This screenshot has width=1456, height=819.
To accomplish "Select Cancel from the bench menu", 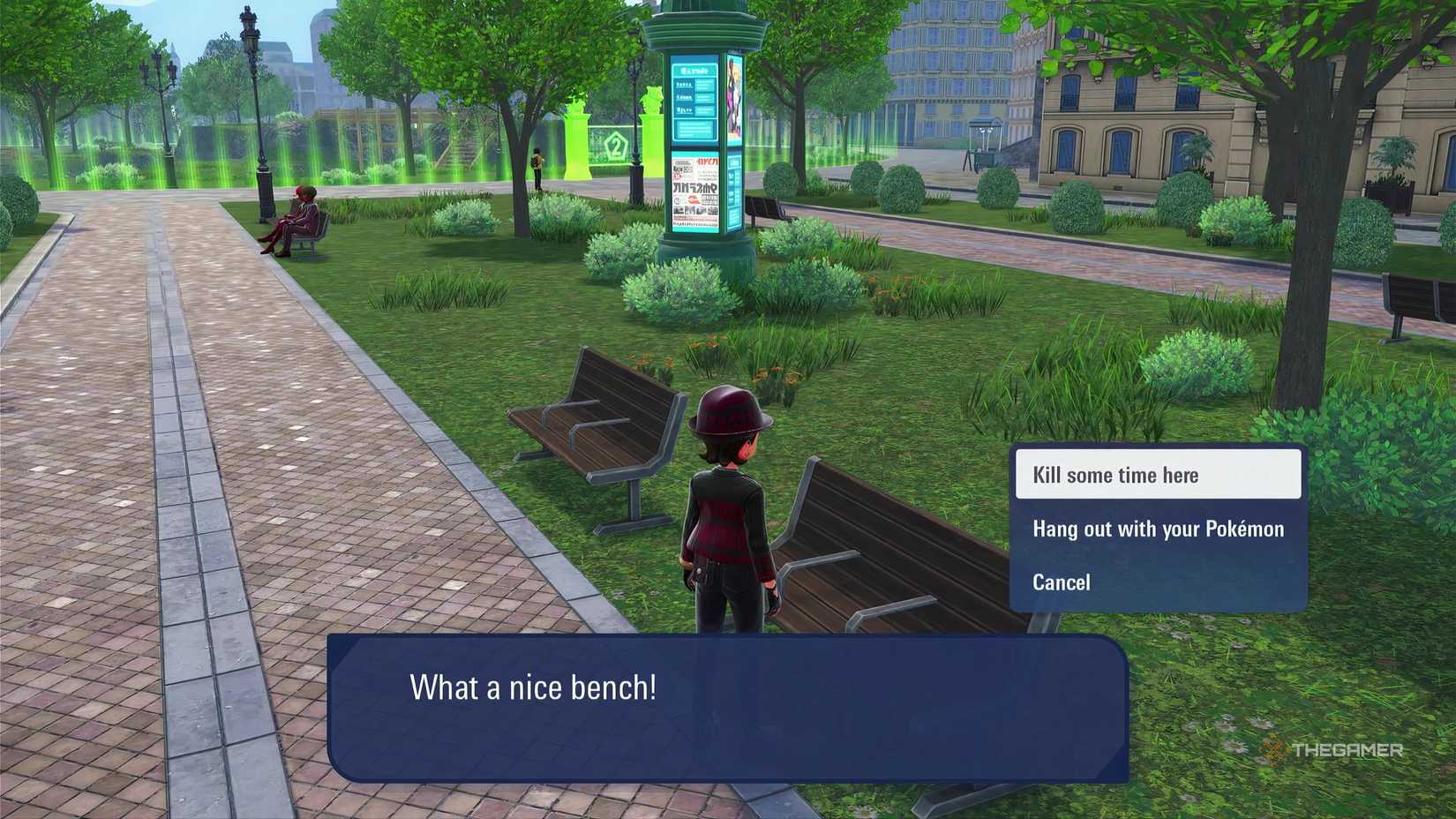I will pyautogui.click(x=1061, y=582).
